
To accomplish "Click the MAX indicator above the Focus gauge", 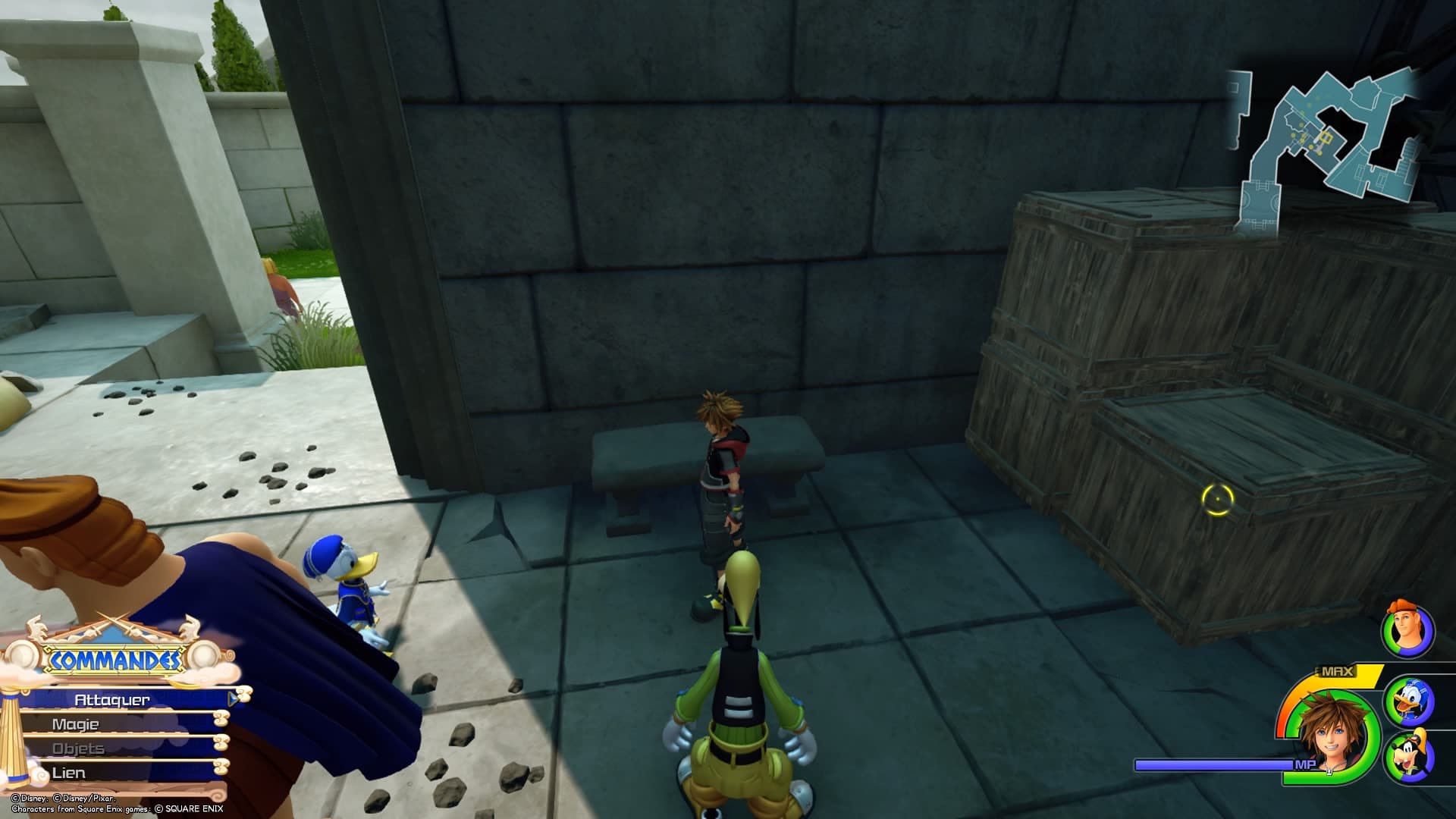I will coord(1335,670).
